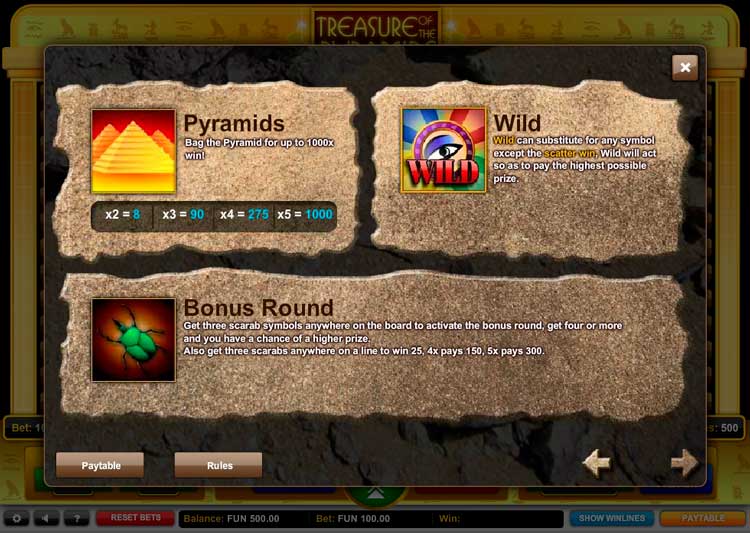
Task: Show winlines on the reels
Action: pos(612,518)
